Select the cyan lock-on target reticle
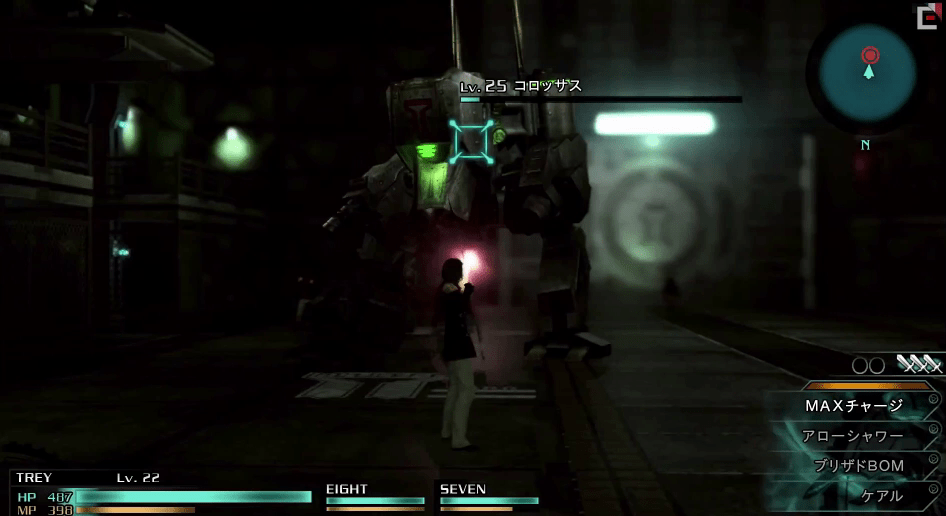This screenshot has width=946, height=516. pos(471,141)
